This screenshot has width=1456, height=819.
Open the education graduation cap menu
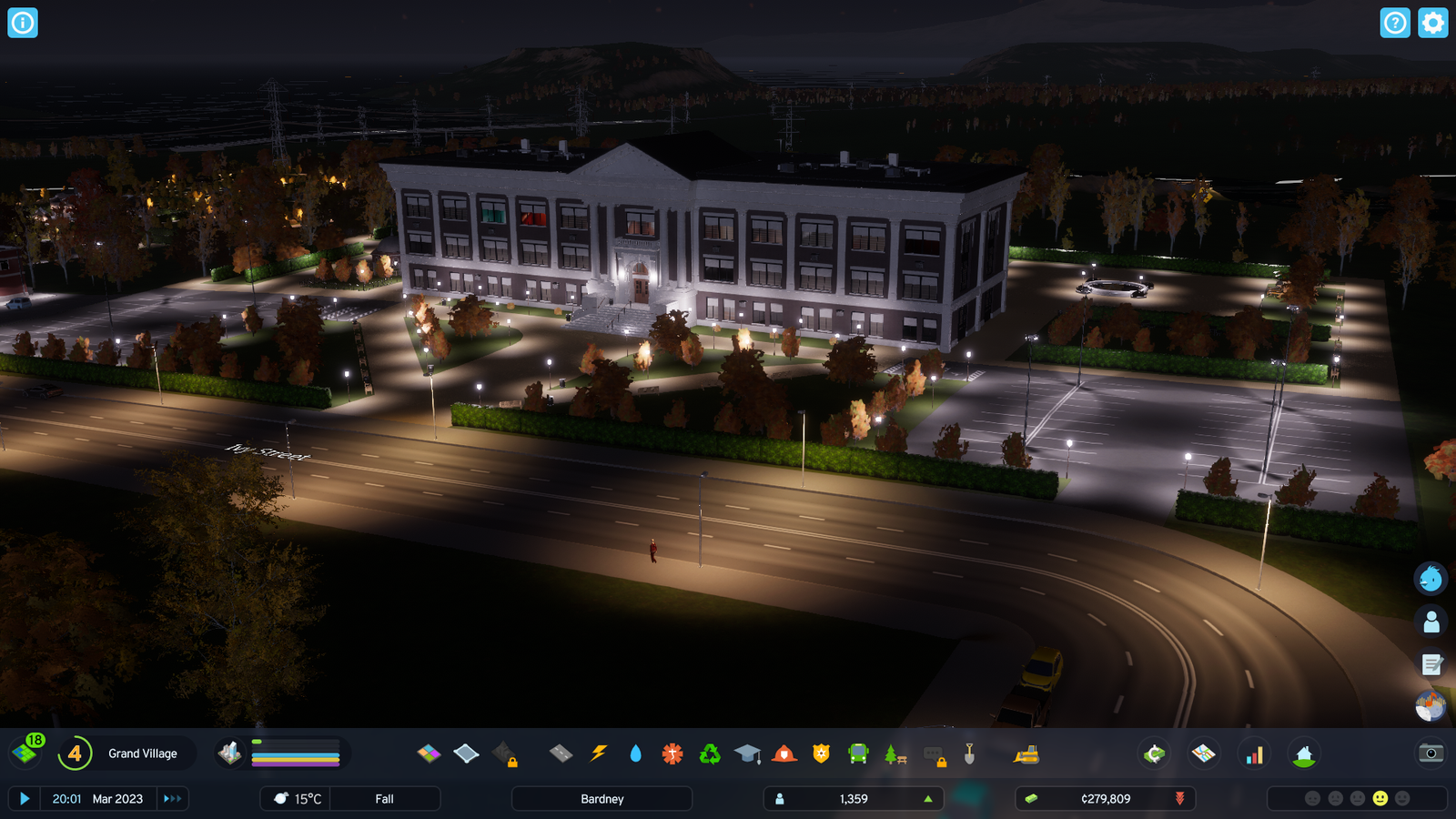[747, 753]
